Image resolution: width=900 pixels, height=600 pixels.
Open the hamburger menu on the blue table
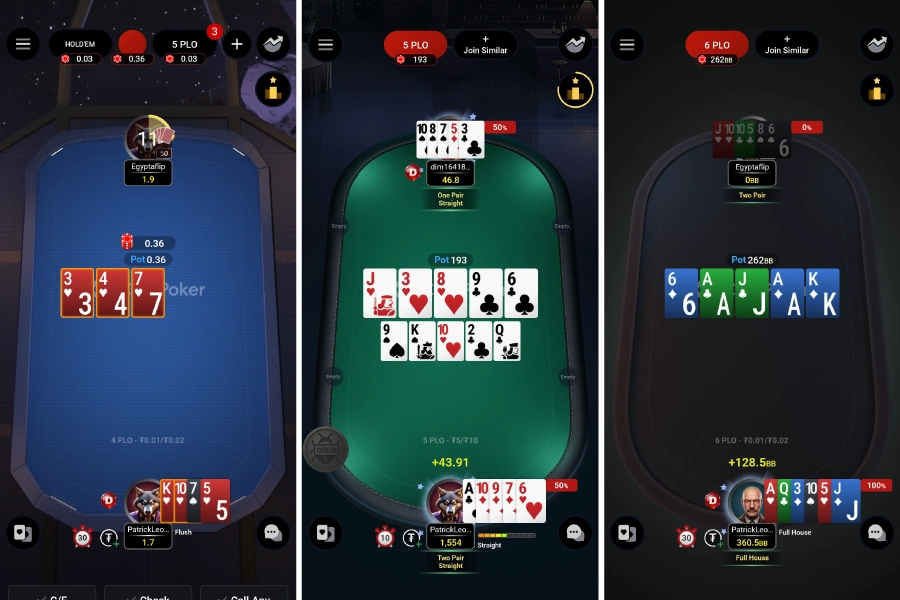(23, 44)
